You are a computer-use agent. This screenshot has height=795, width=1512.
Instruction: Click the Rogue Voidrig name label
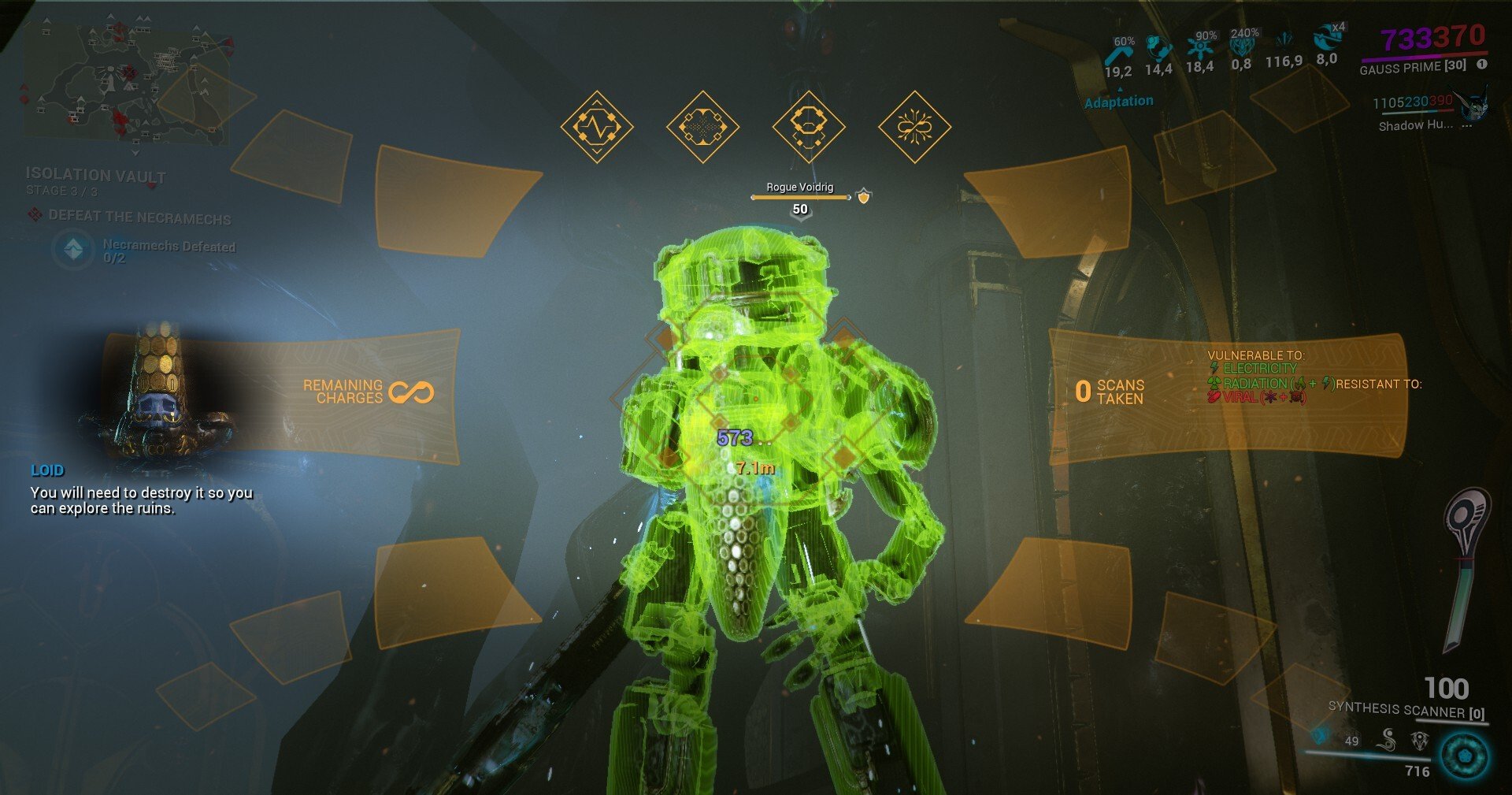point(799,189)
